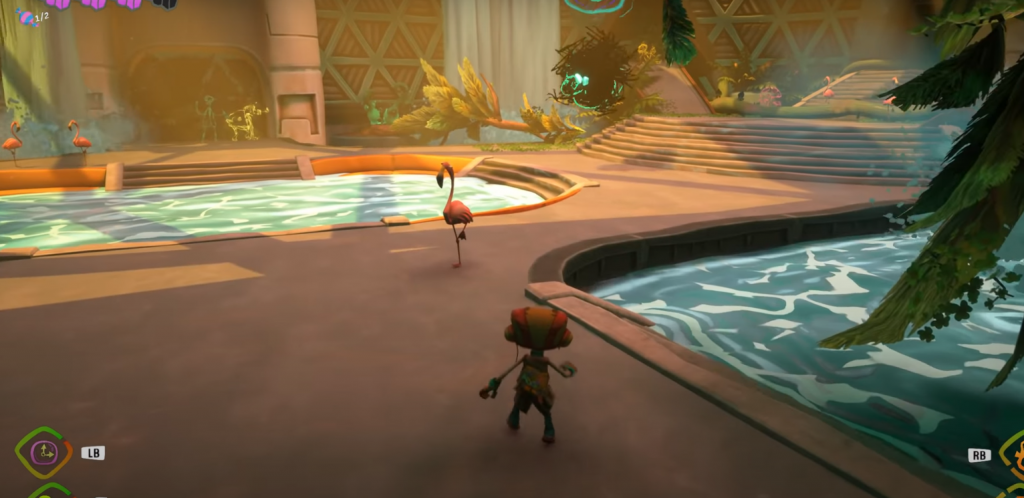Select the orange power icon beside RB
The image size is (1024, 498).
pyautogui.click(x=1013, y=453)
